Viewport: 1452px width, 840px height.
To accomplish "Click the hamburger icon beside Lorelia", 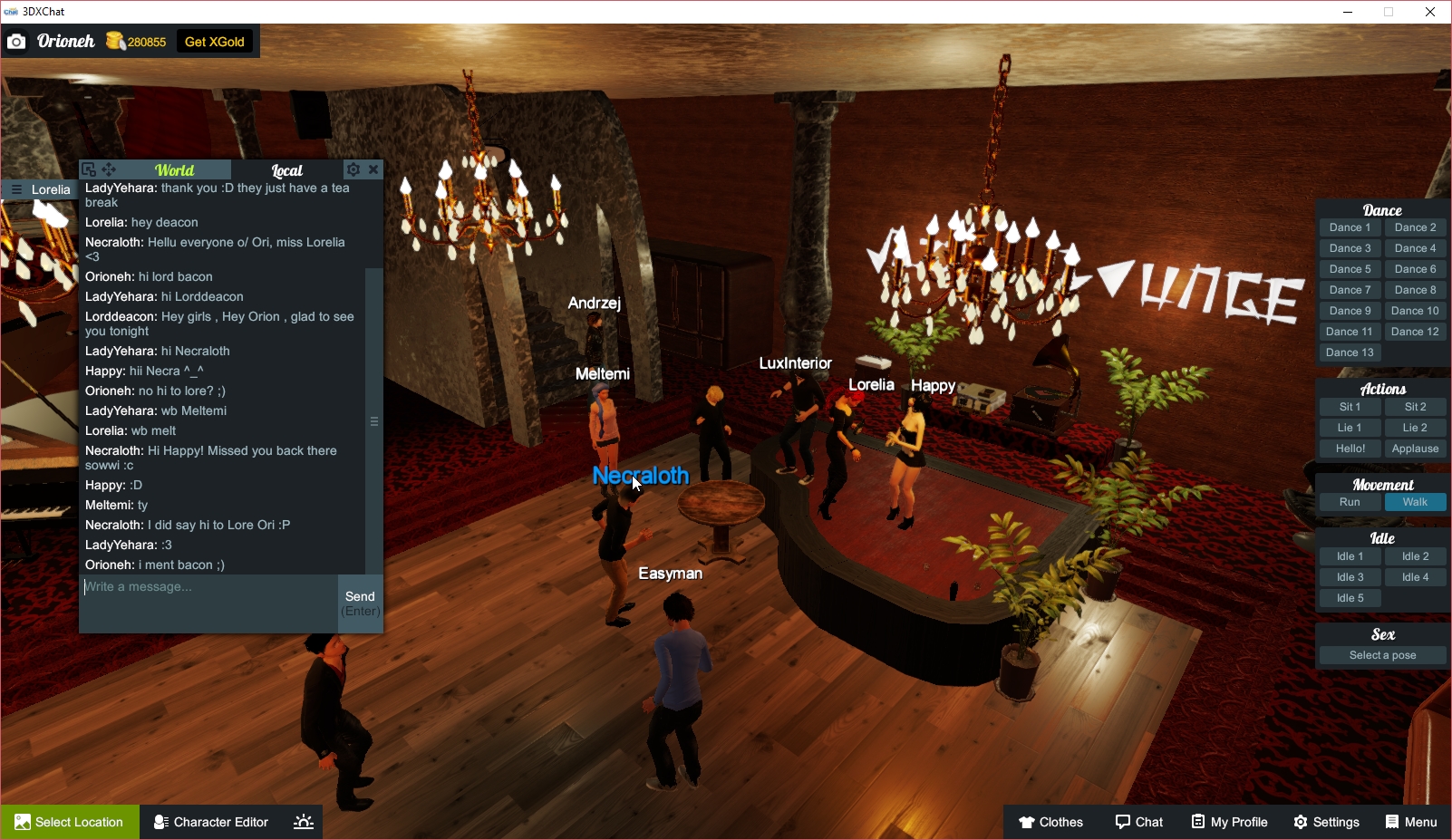I will pos(15,189).
